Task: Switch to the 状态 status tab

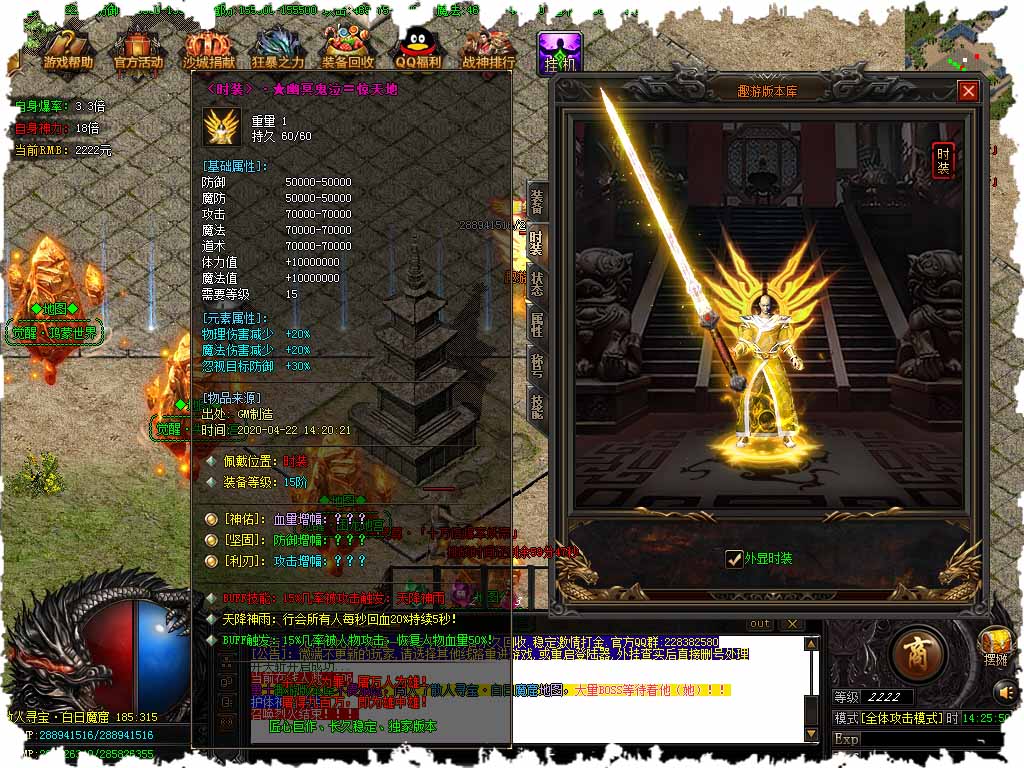Action: [x=537, y=283]
